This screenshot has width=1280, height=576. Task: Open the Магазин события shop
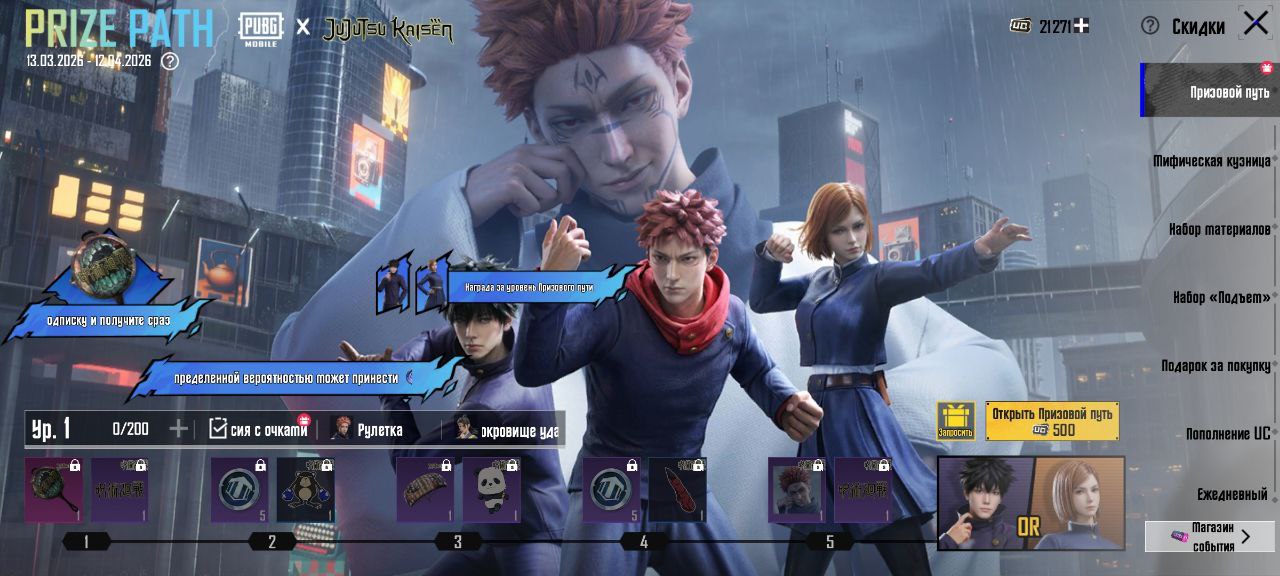click(x=1210, y=536)
